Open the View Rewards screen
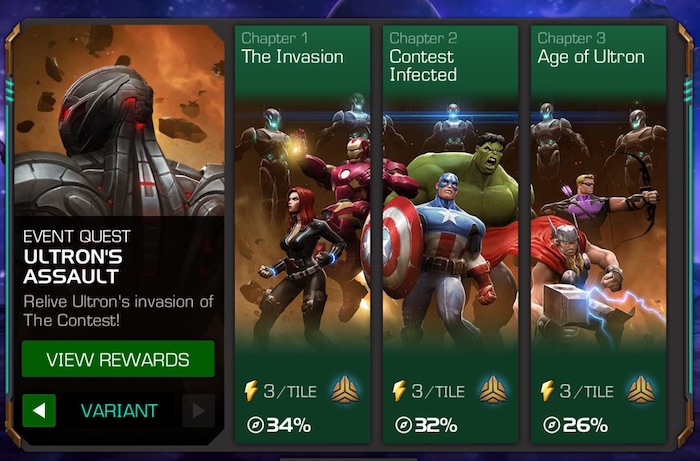 [118, 359]
